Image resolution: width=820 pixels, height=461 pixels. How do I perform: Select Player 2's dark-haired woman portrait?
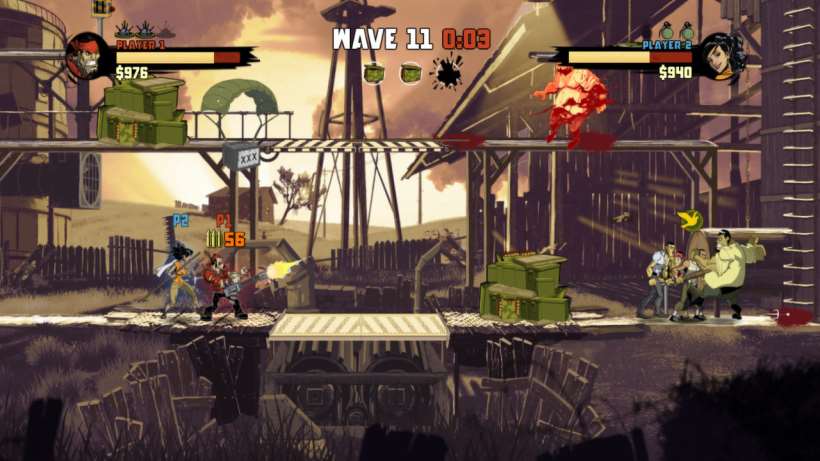pyautogui.click(x=721, y=56)
